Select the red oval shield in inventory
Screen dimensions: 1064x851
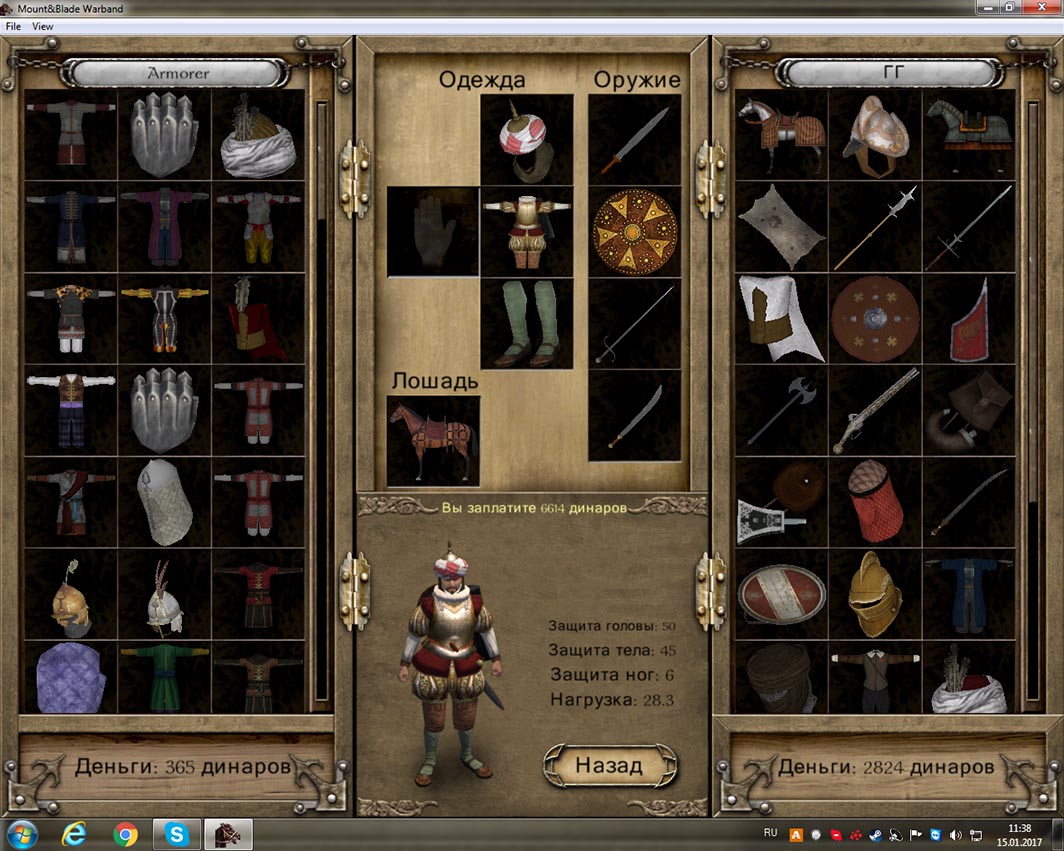pyautogui.click(x=781, y=594)
